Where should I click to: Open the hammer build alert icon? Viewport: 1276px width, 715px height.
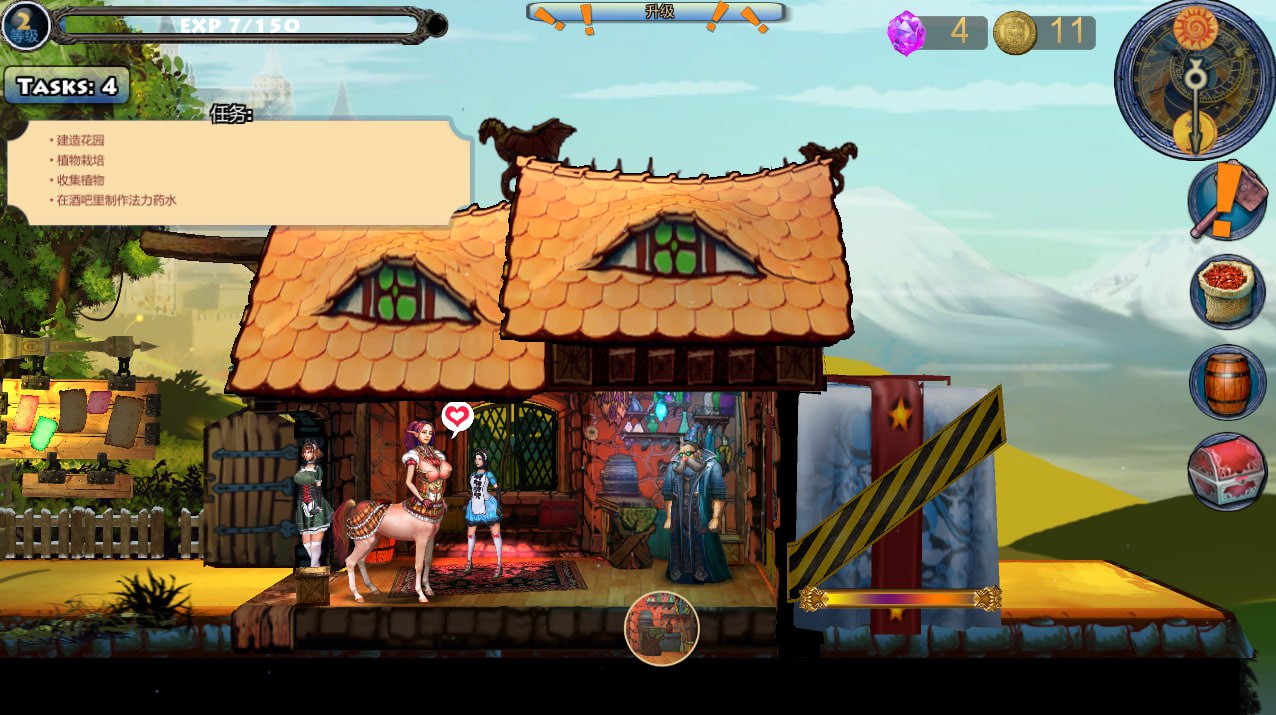1227,201
